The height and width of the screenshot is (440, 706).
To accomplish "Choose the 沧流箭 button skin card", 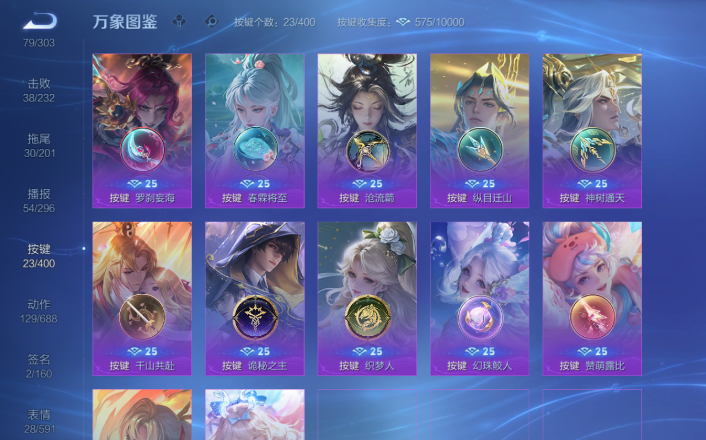I will 367,130.
